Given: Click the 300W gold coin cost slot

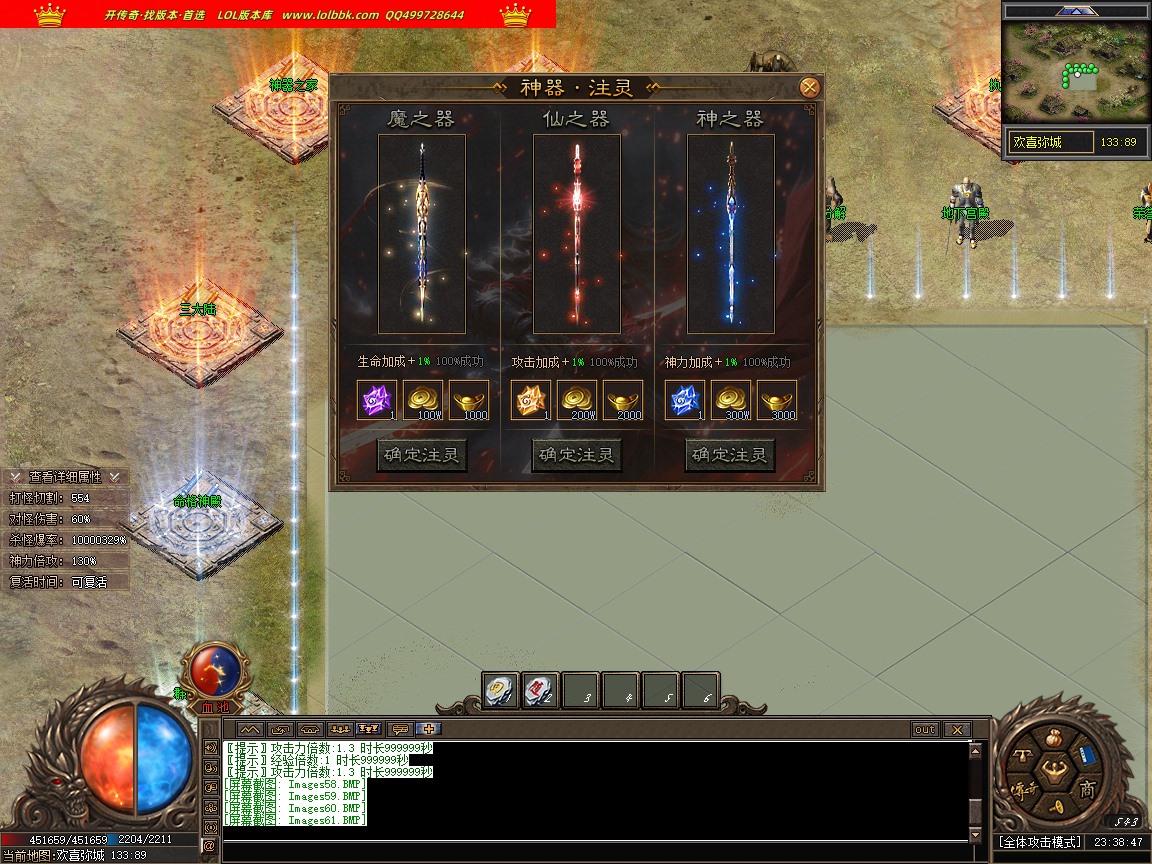Looking at the screenshot, I should (731, 400).
